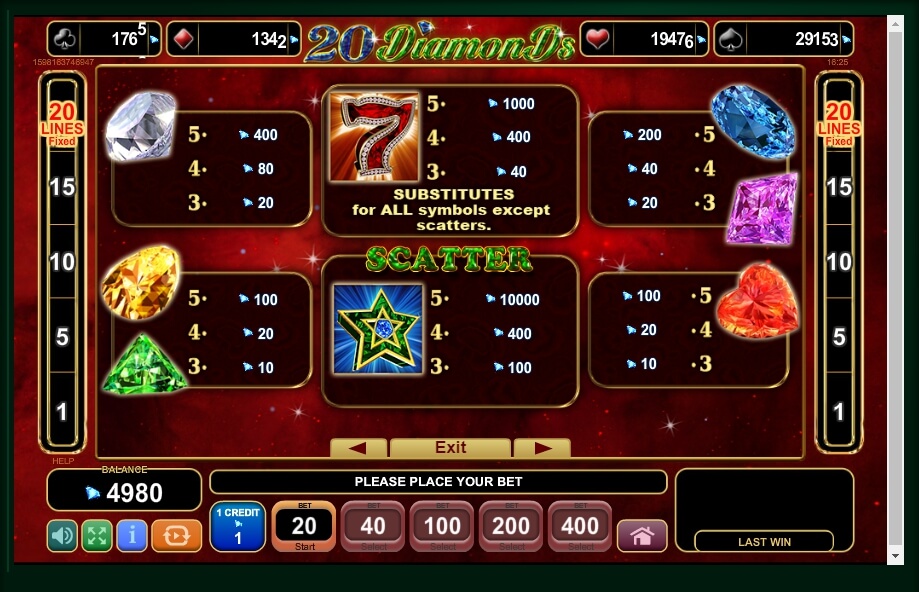Click the browser scrollbar down arrow

(x=897, y=555)
